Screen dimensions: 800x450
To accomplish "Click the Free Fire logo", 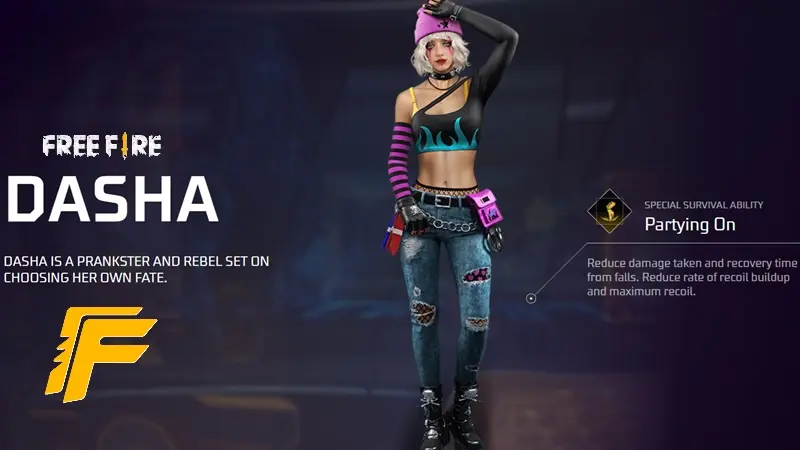I will pyautogui.click(x=102, y=147).
